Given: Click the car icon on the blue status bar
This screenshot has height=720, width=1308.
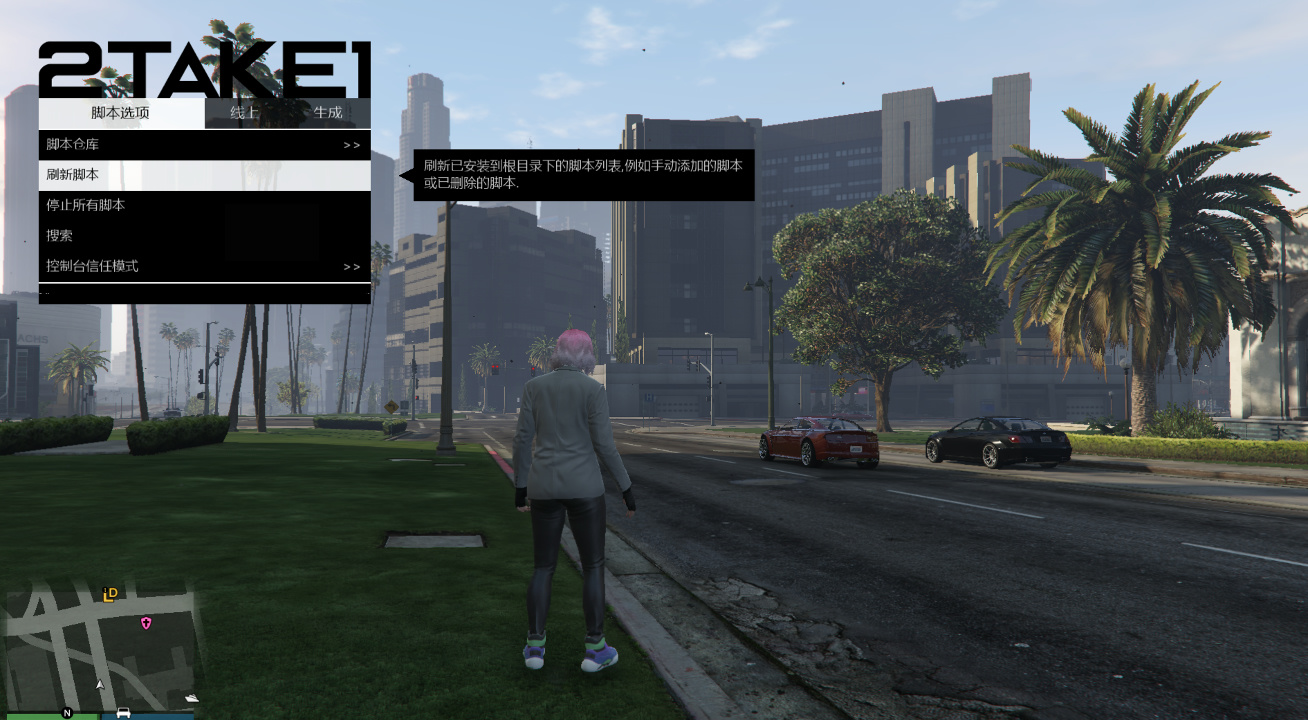Looking at the screenshot, I should click(x=122, y=713).
